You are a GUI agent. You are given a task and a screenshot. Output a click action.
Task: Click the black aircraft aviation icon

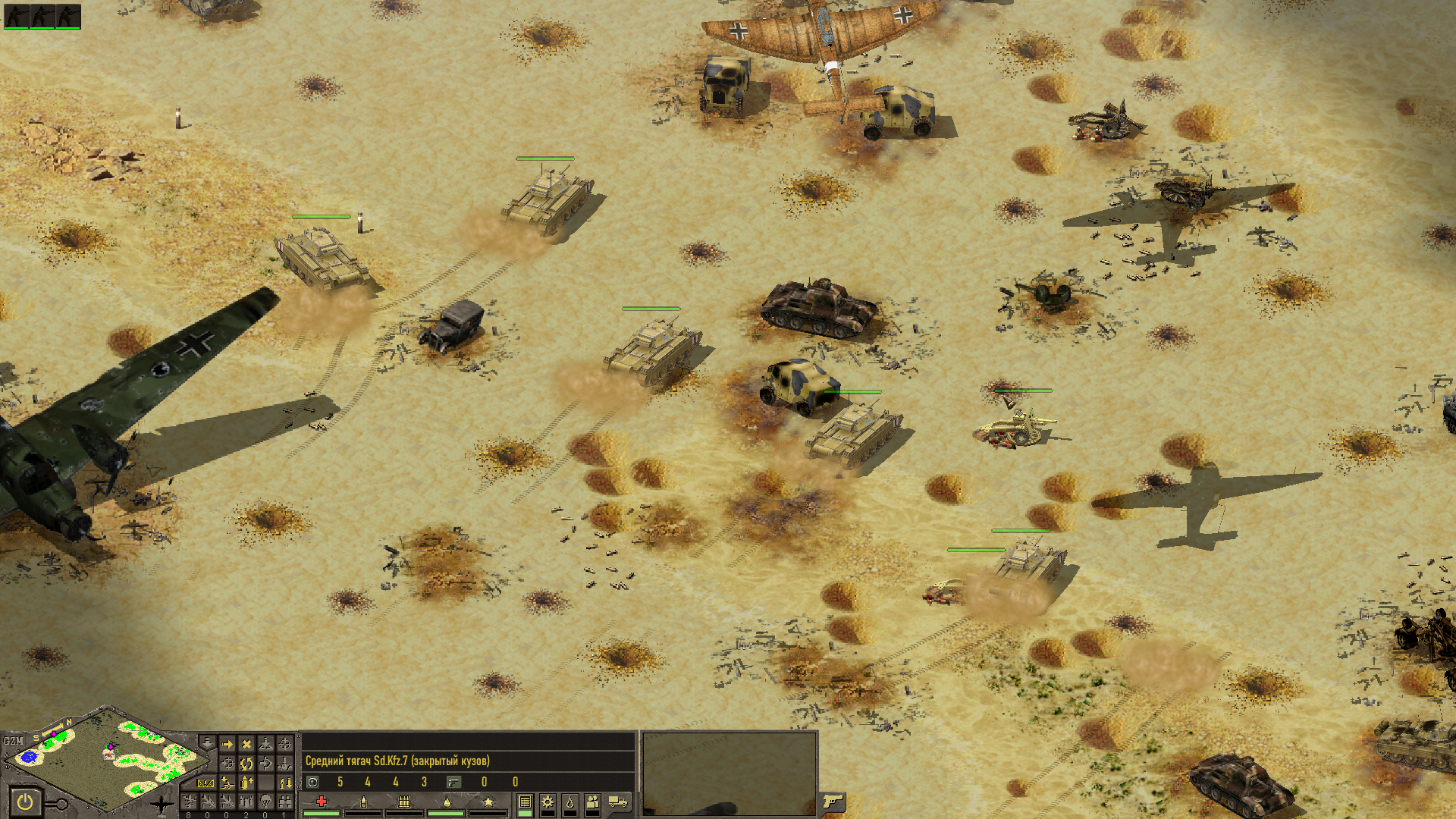pyautogui.click(x=162, y=804)
